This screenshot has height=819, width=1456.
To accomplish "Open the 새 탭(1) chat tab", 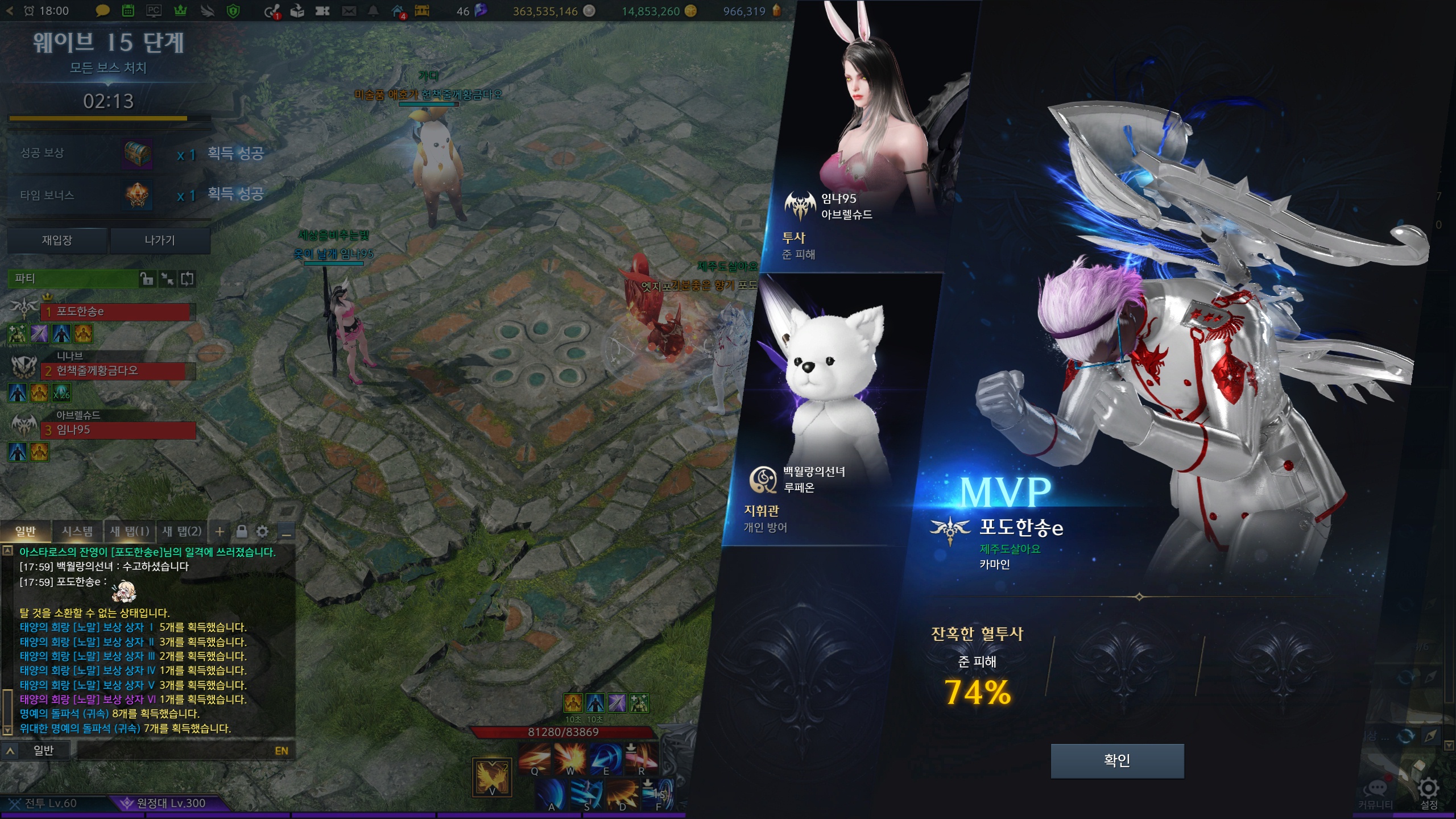I will [x=129, y=531].
